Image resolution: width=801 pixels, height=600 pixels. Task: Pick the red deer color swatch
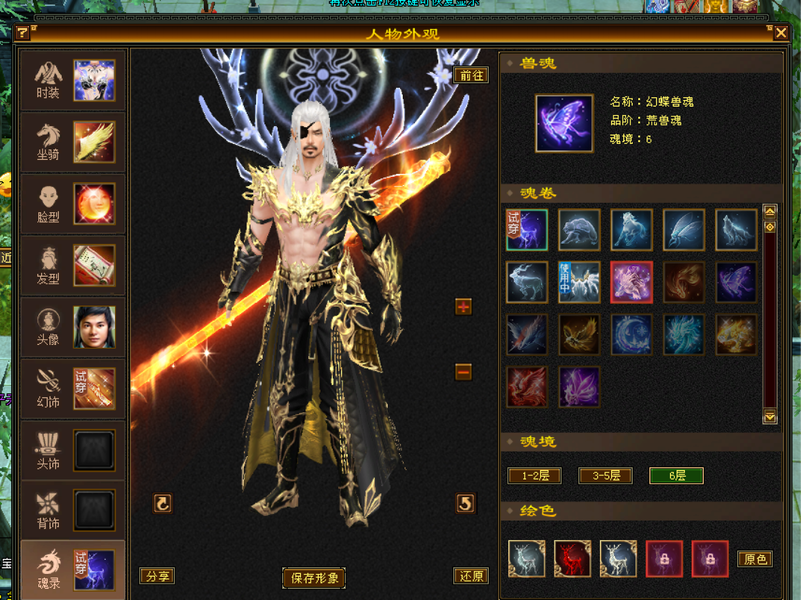pyautogui.click(x=573, y=559)
